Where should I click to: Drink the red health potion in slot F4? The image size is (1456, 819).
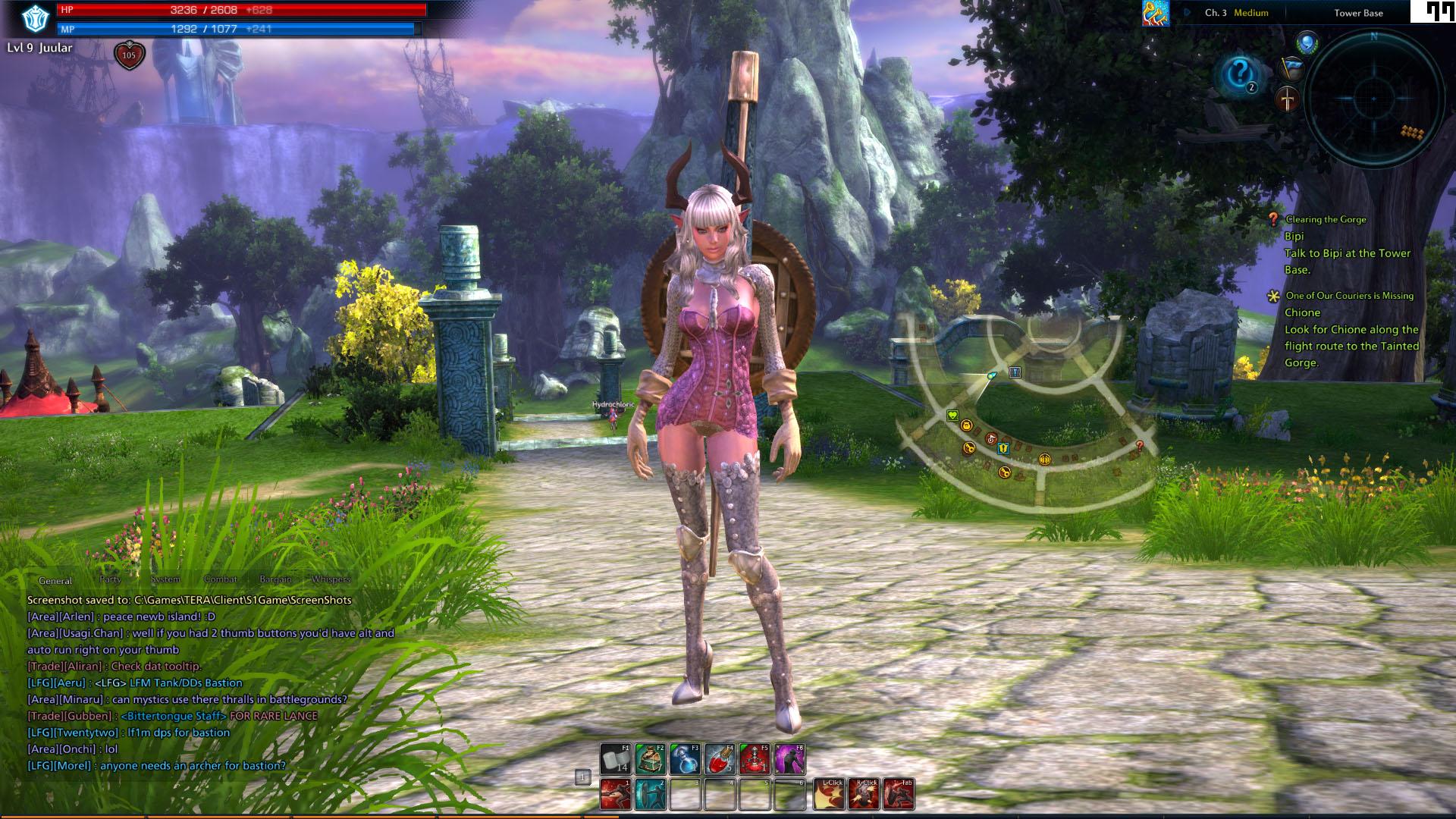tap(720, 759)
